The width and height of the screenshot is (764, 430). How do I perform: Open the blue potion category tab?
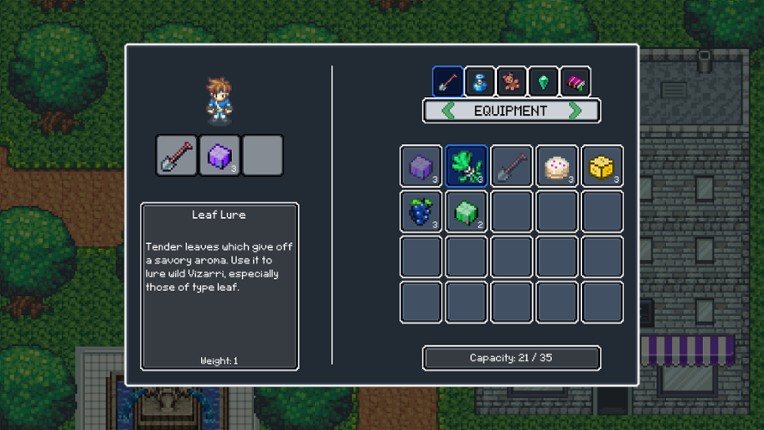pyautogui.click(x=479, y=81)
